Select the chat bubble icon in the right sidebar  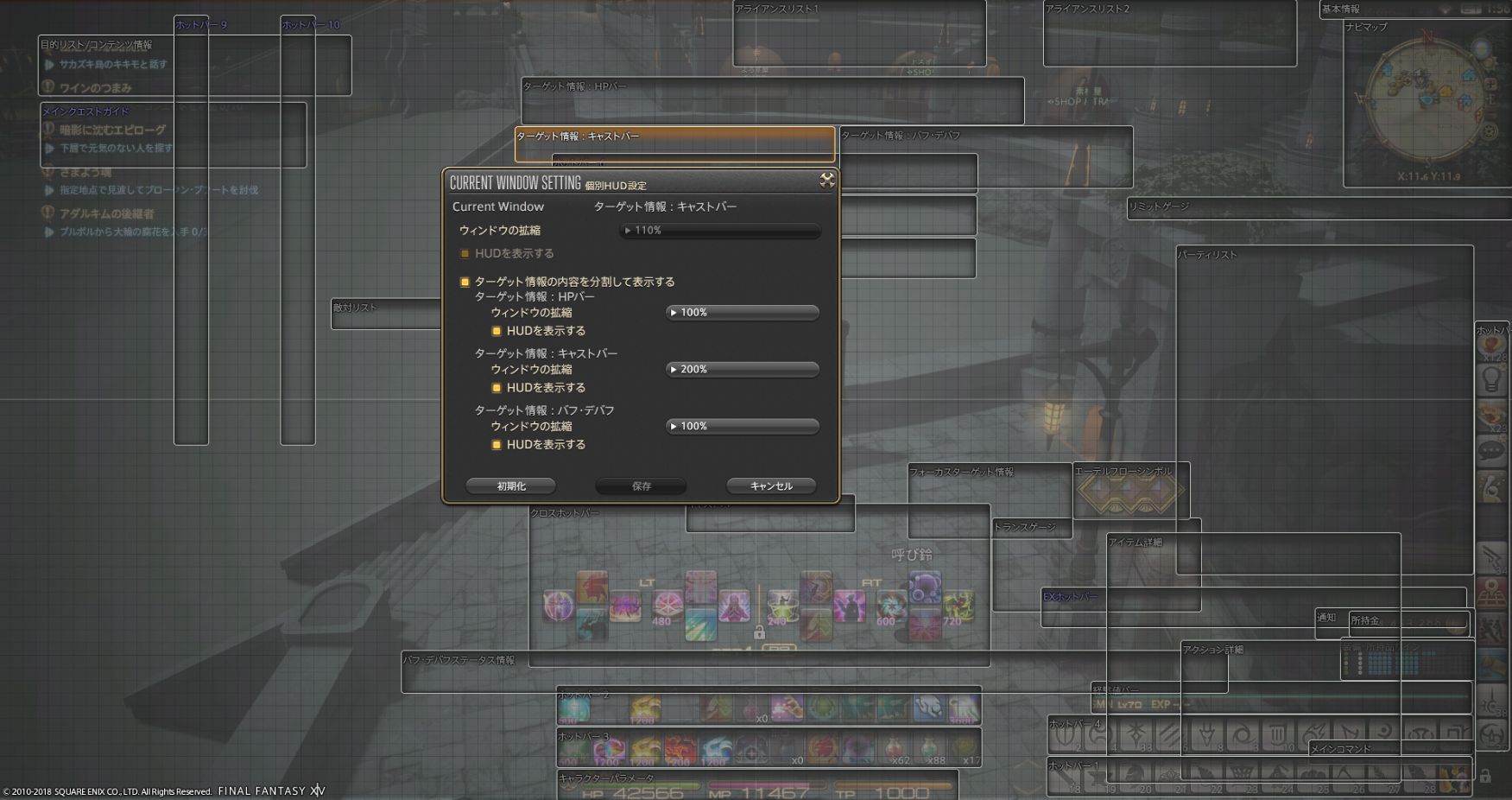coord(1491,448)
